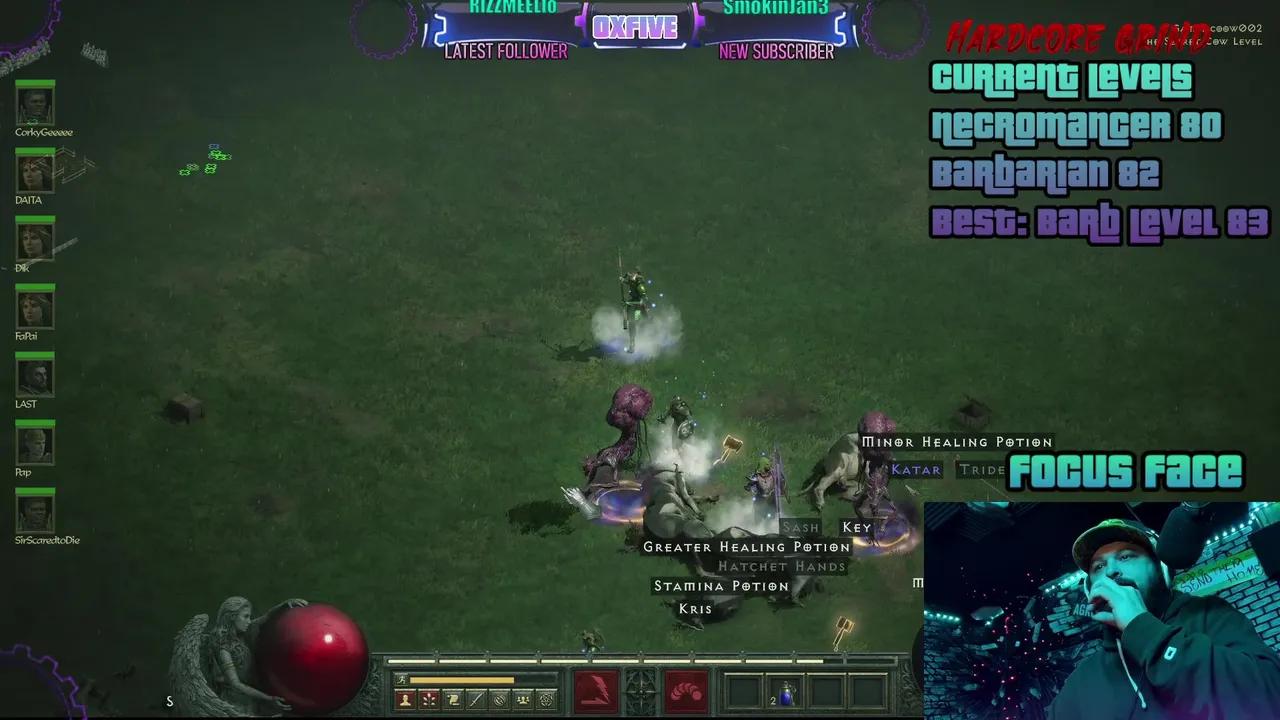The height and width of the screenshot is (720, 1280).
Task: Open the party screen icon
Action: [521, 699]
